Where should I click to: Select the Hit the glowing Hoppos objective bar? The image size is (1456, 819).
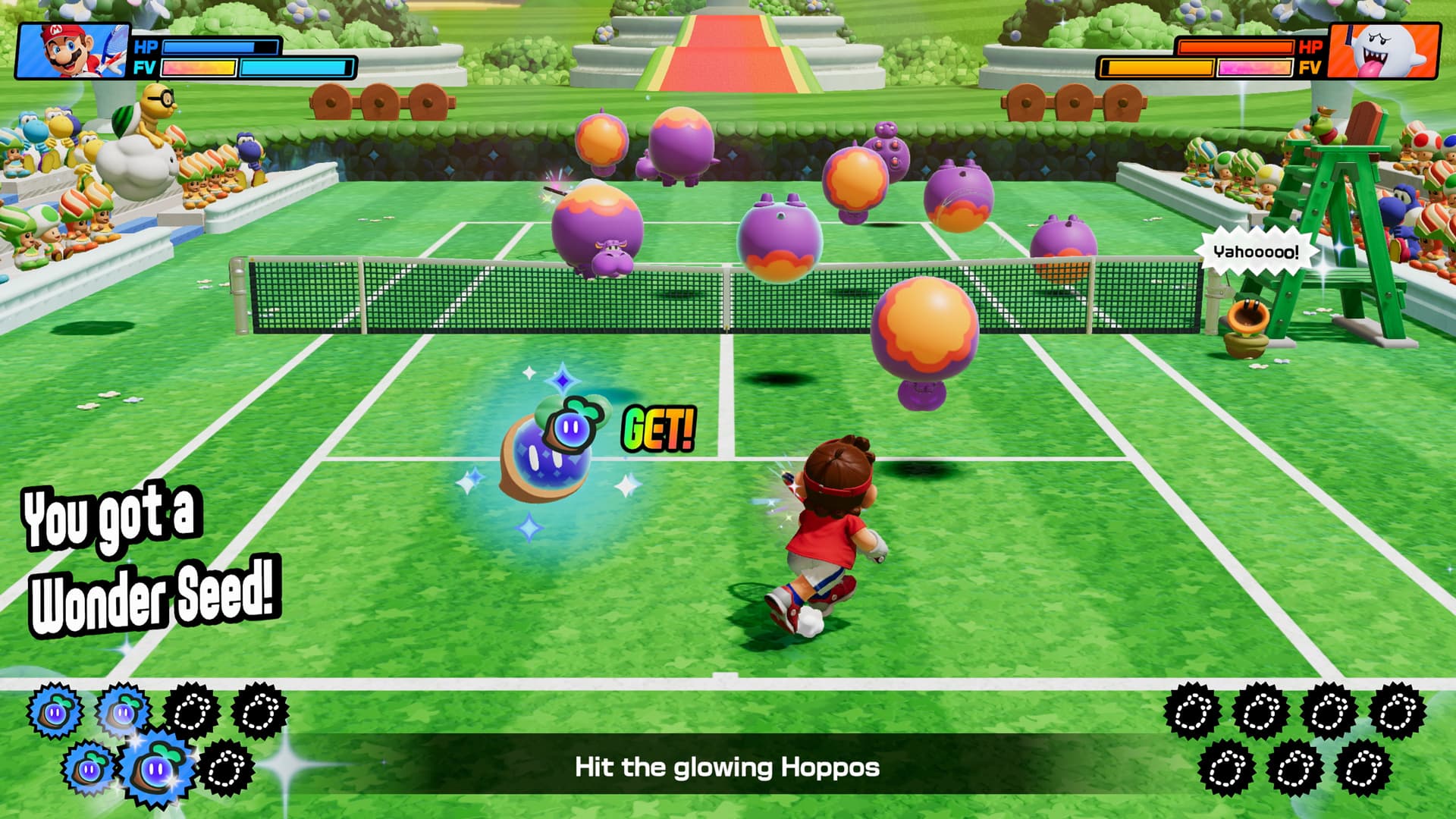point(728,767)
